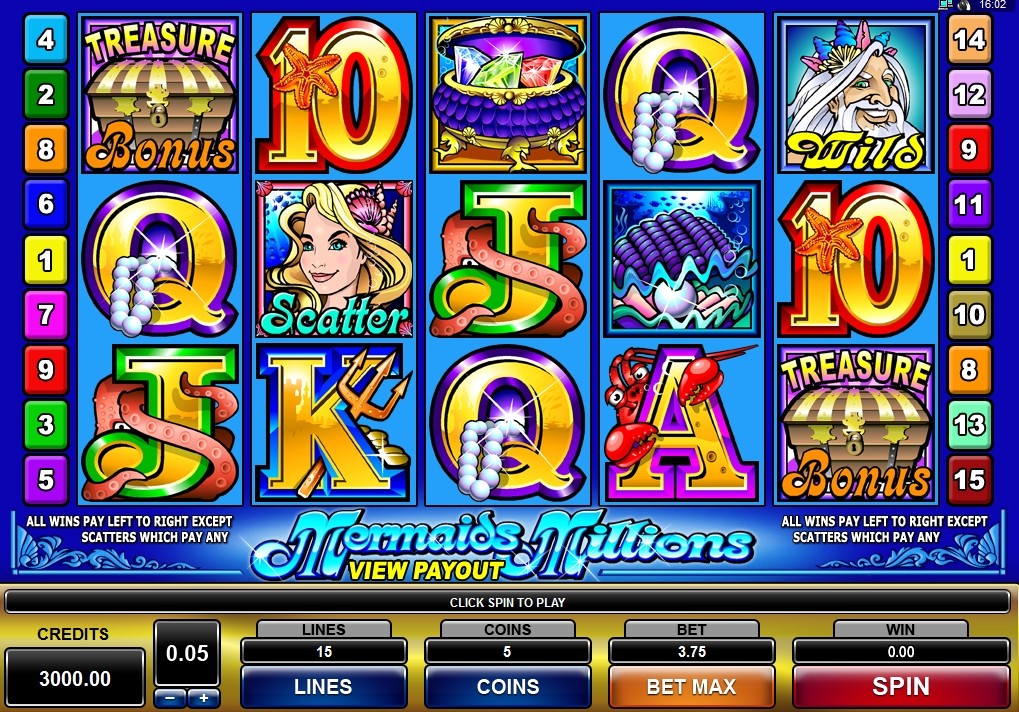Select the green payline 3 marker
Viewport: 1019px width, 712px height.
(45, 426)
